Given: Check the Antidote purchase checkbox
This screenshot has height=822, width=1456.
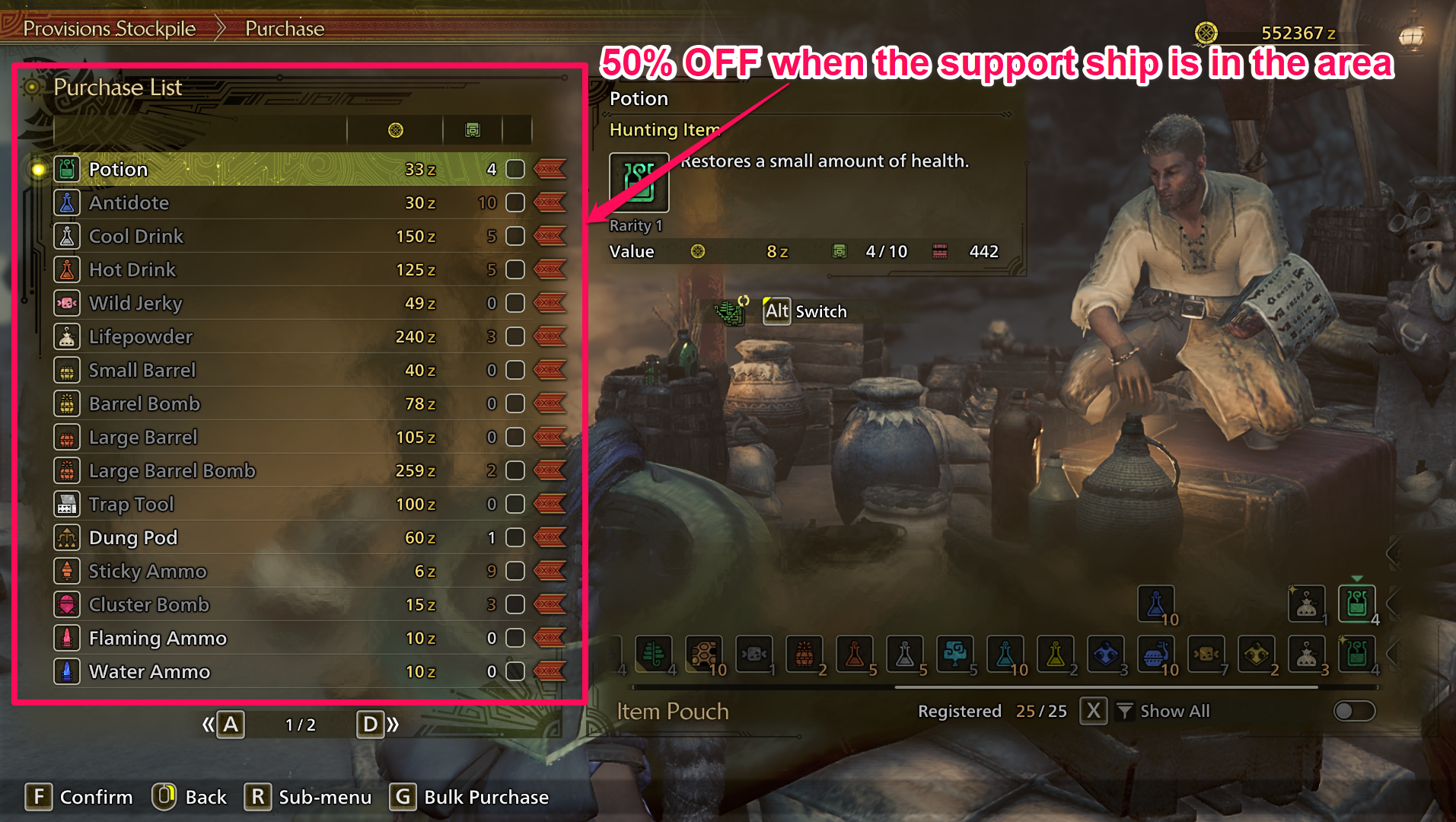Looking at the screenshot, I should (515, 202).
